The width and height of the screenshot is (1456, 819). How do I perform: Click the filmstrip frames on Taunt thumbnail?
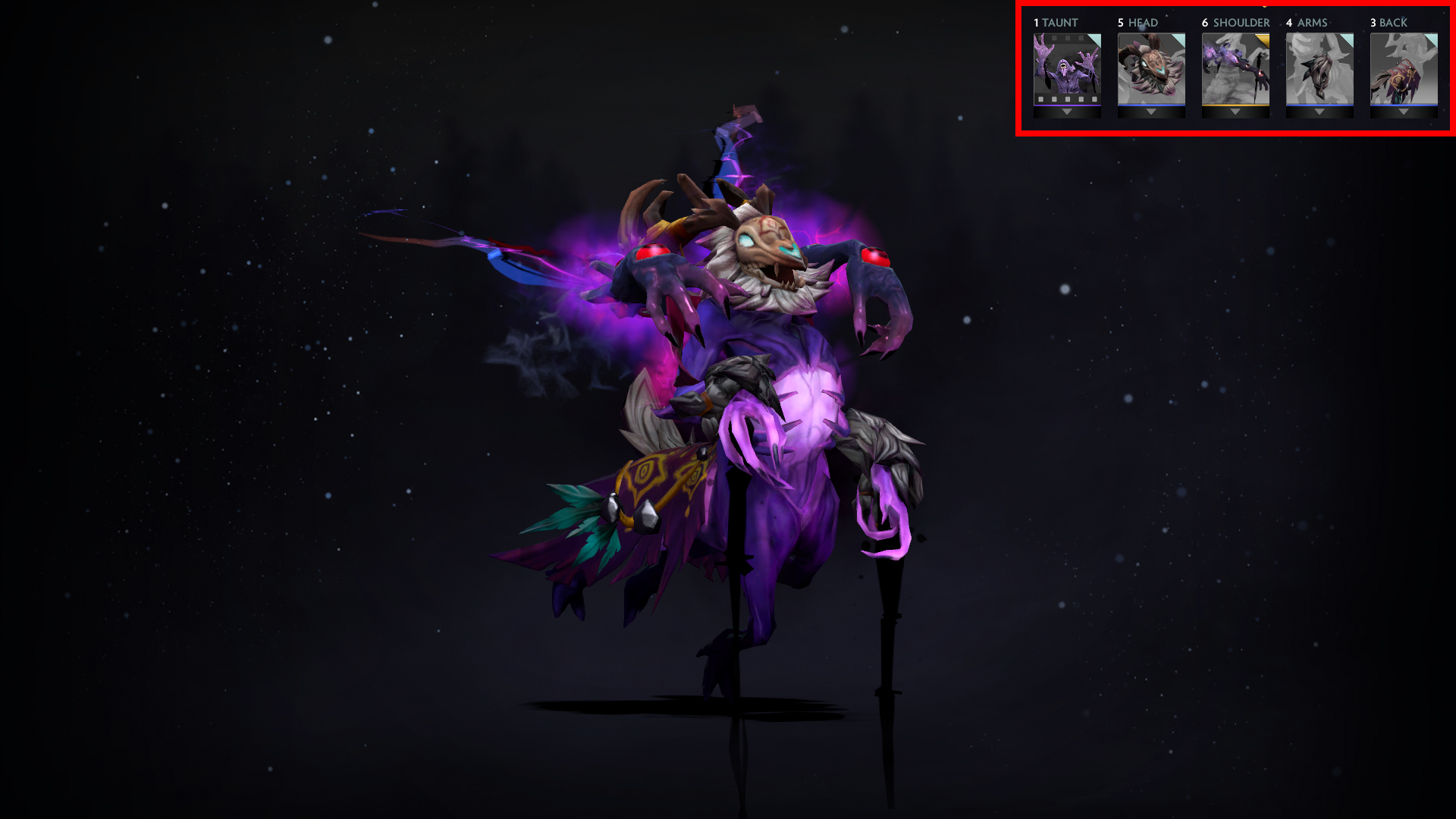pos(1068,99)
